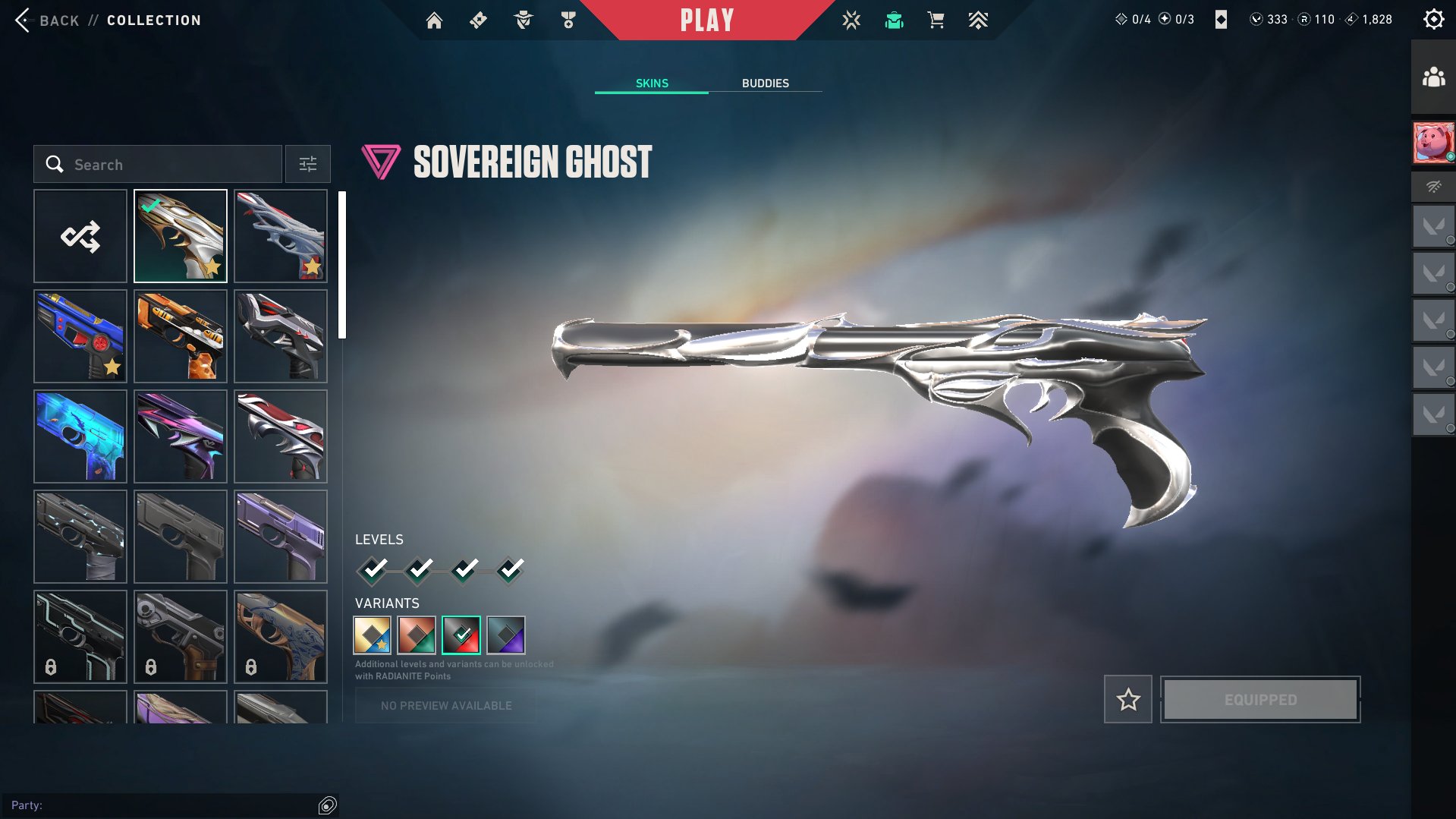Open the home screen icon
Viewport: 1456px width, 819px height.
click(434, 20)
